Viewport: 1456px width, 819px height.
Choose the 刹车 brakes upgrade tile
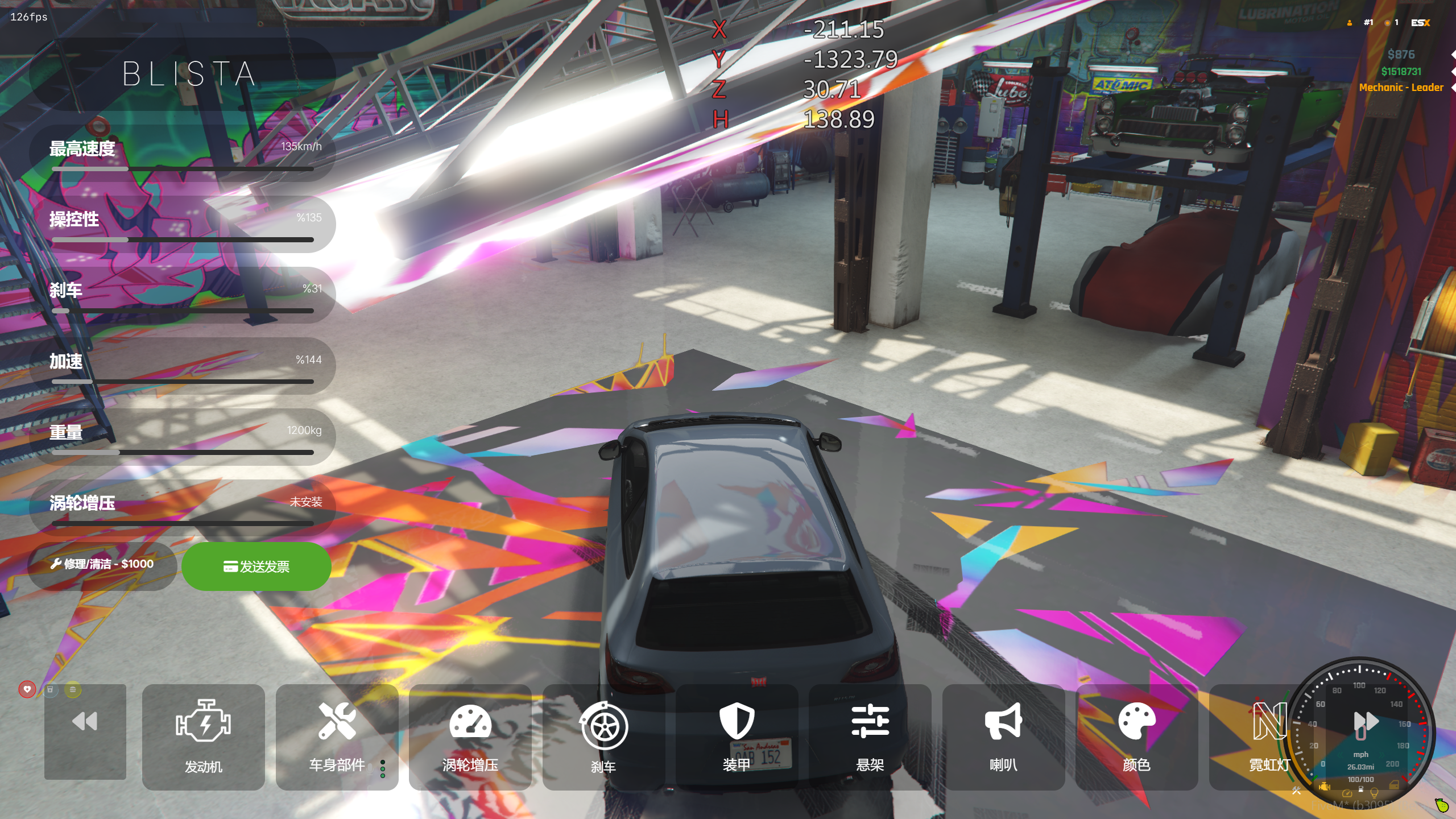pyautogui.click(x=603, y=737)
